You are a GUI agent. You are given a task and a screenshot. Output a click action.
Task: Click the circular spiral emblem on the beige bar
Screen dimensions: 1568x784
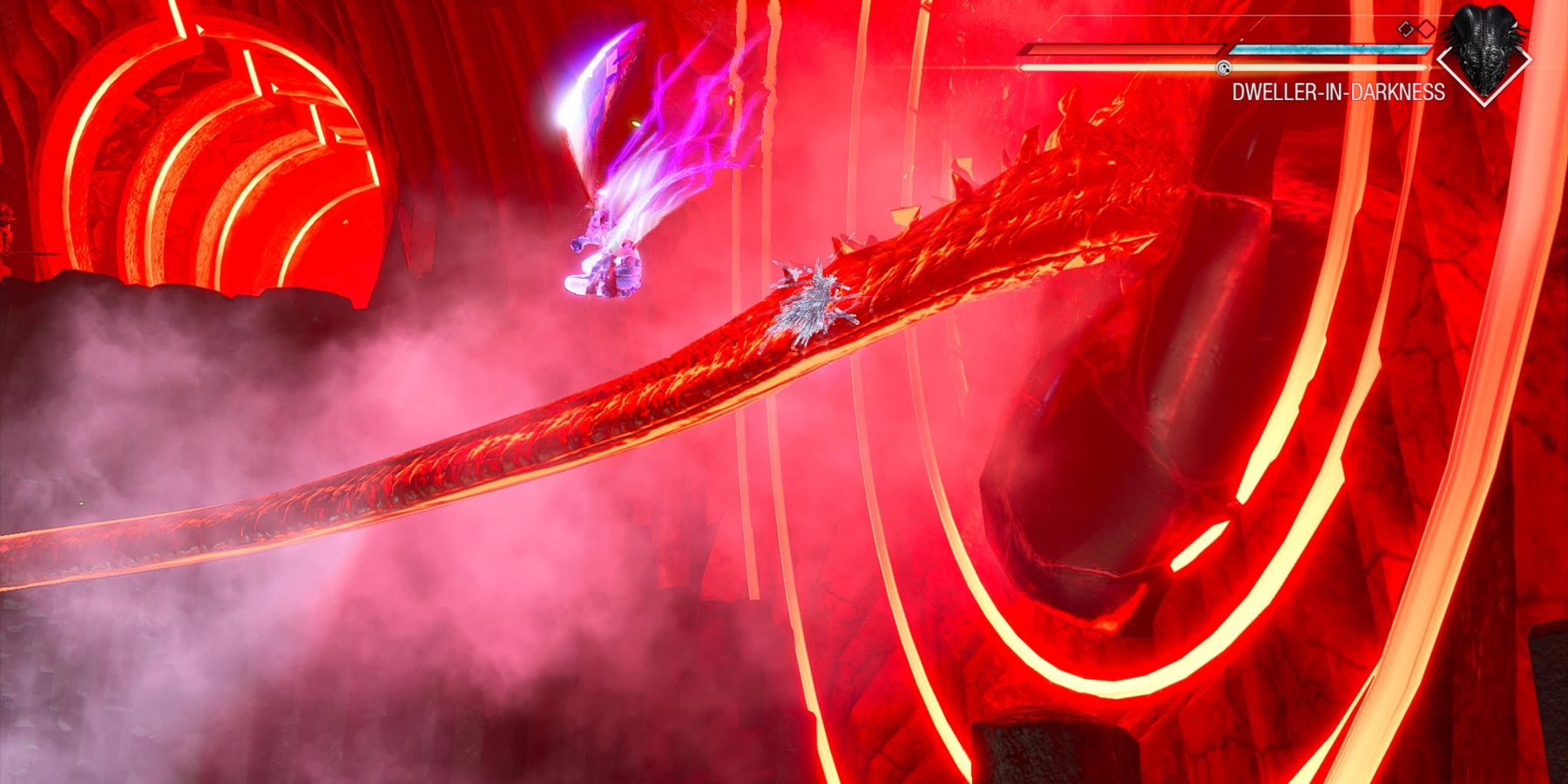pos(1224,68)
